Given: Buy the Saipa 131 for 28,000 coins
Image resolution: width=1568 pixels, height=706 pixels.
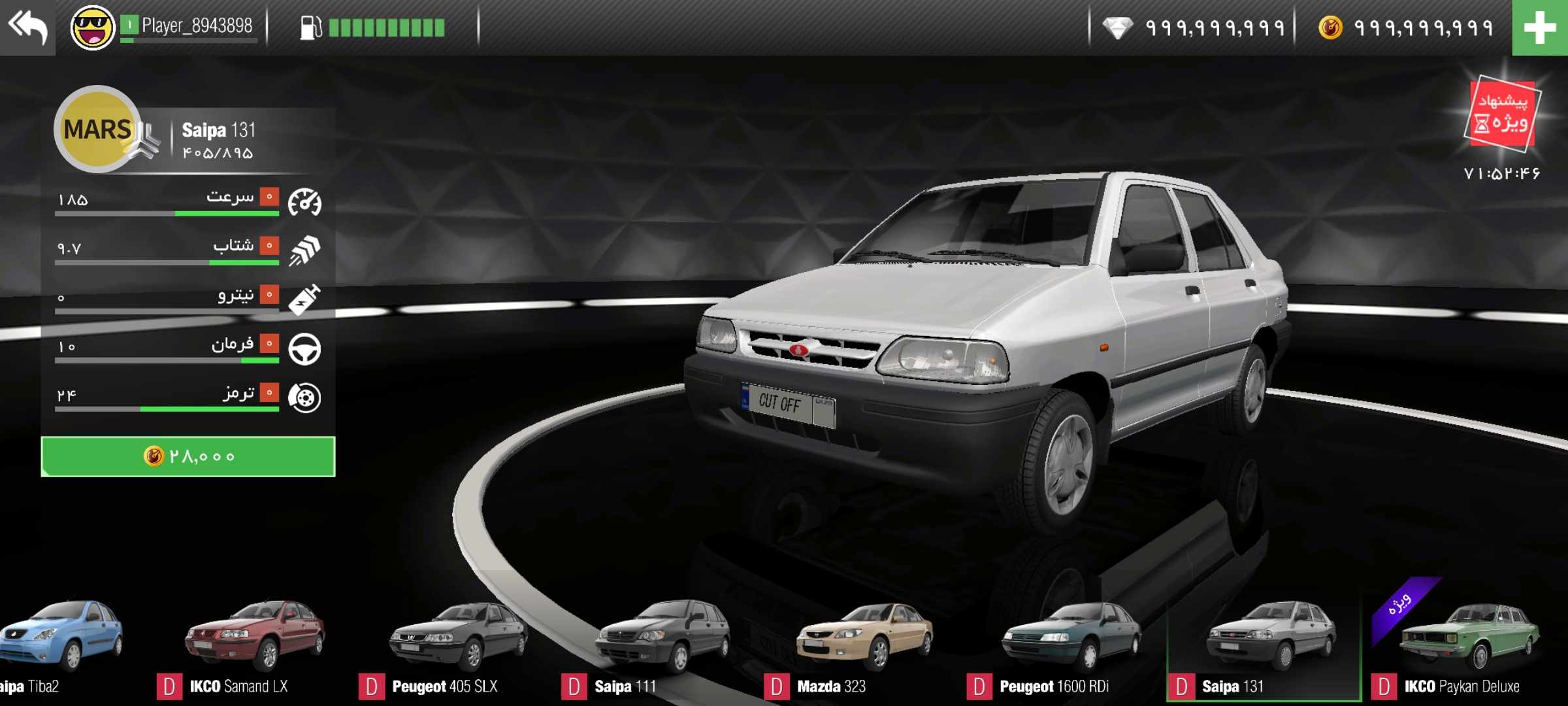Looking at the screenshot, I should point(188,456).
